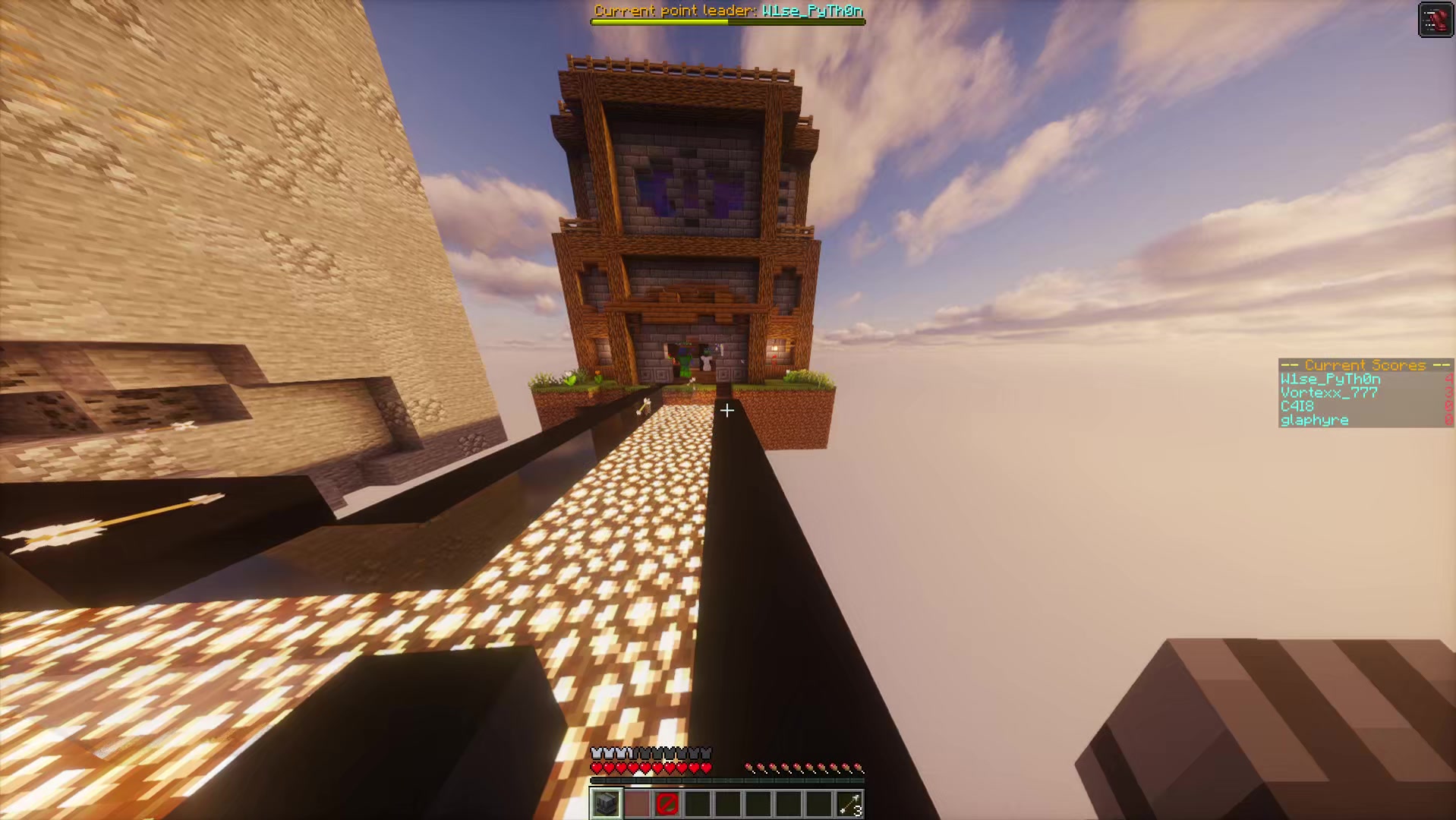
Task: Select W1se_PyTh0n in the scores list
Action: pyautogui.click(x=1331, y=378)
